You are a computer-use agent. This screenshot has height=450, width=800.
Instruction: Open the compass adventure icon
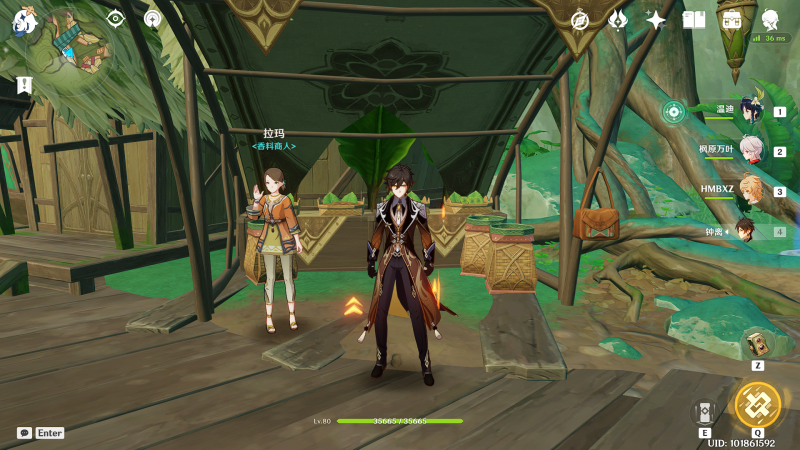580,20
